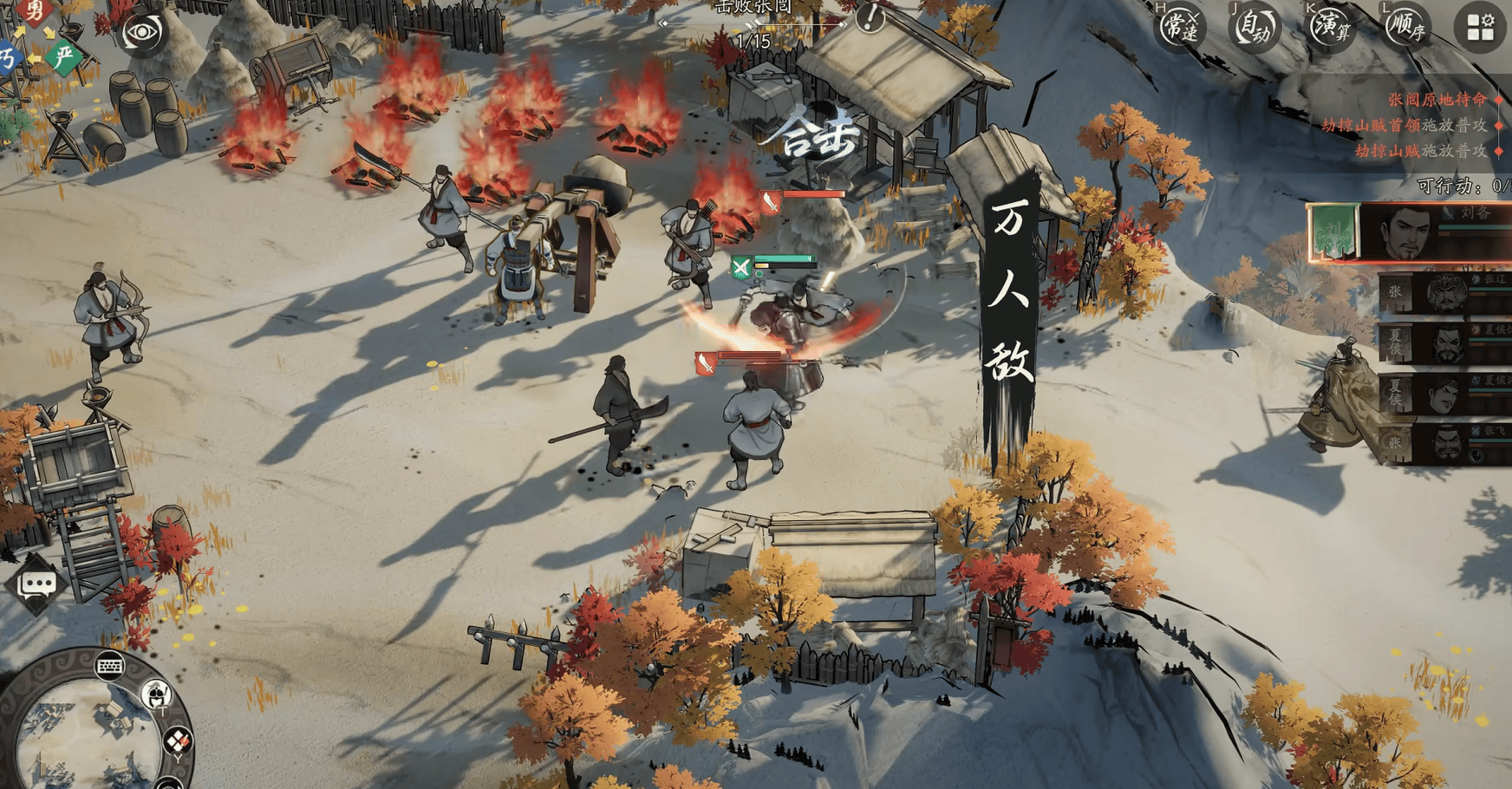Open the chat speech bubble icon
1512x789 pixels.
click(x=37, y=585)
